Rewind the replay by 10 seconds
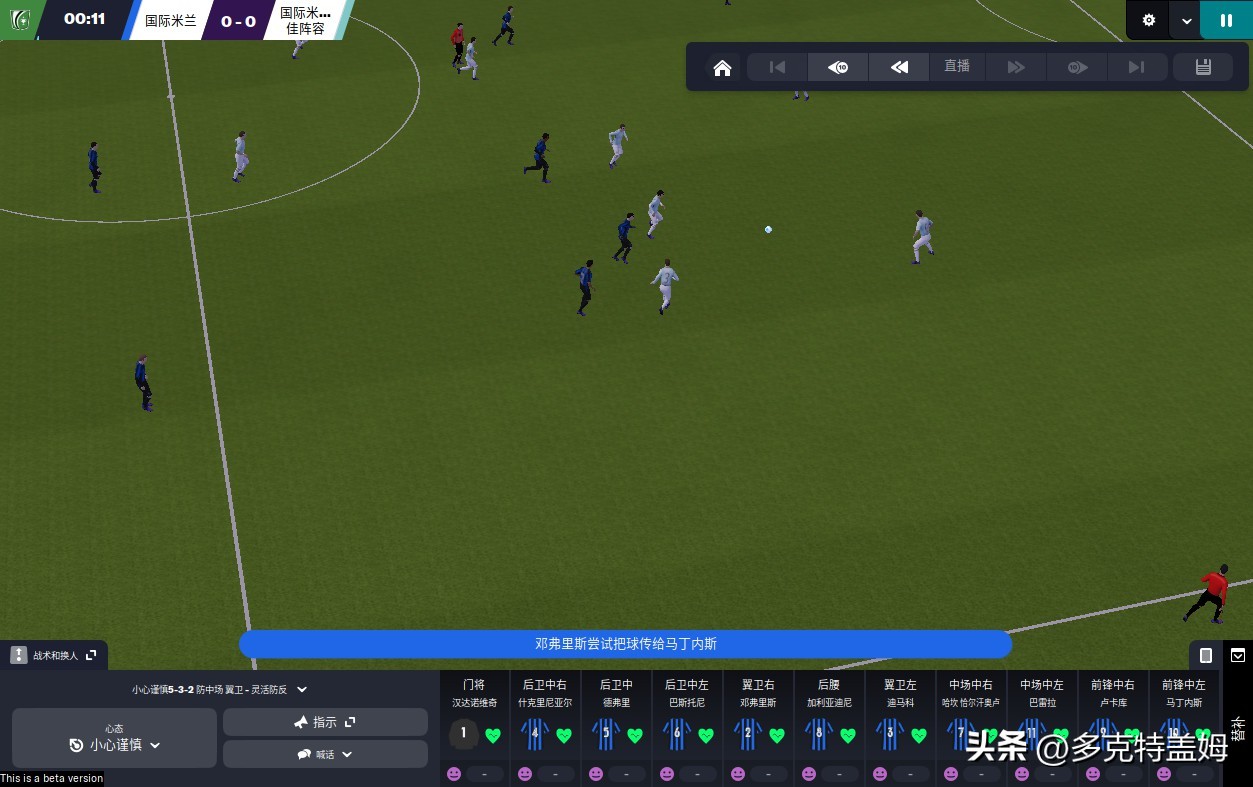 click(x=838, y=67)
